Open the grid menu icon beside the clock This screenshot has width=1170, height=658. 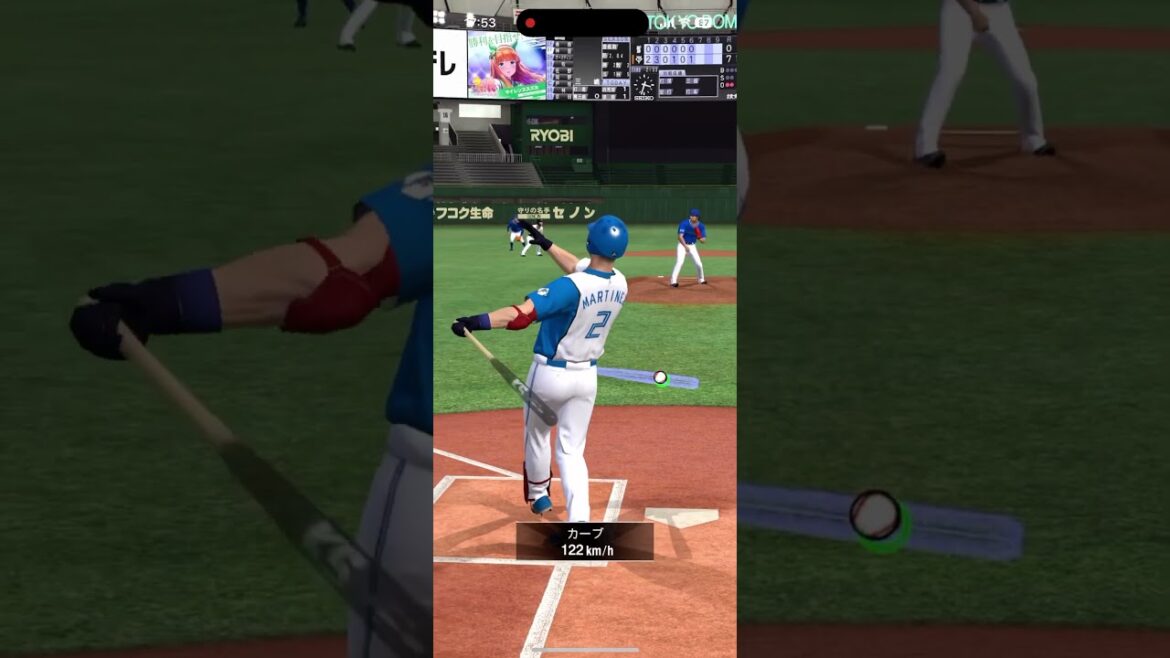(x=440, y=17)
